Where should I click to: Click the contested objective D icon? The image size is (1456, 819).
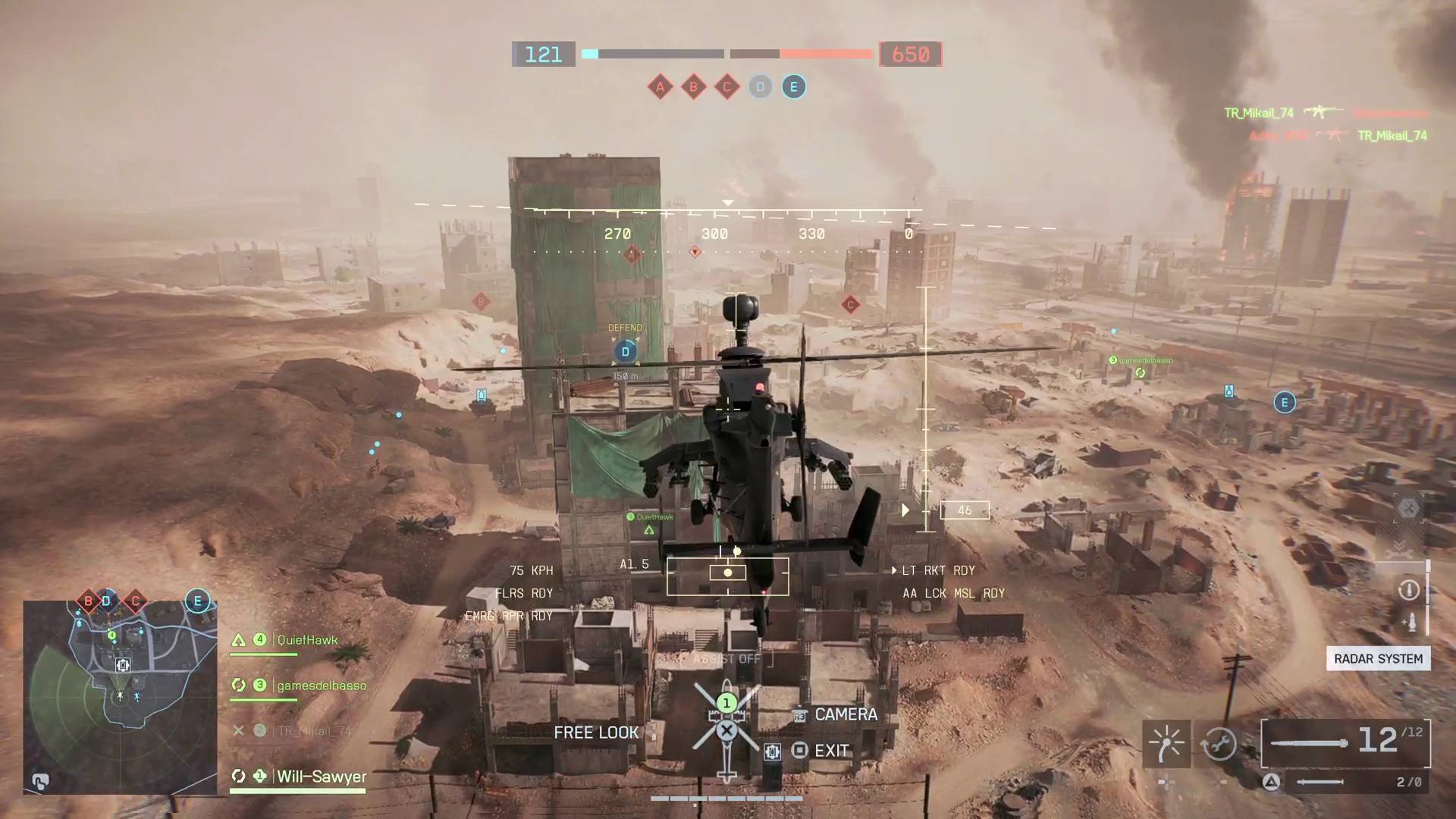pos(760,87)
